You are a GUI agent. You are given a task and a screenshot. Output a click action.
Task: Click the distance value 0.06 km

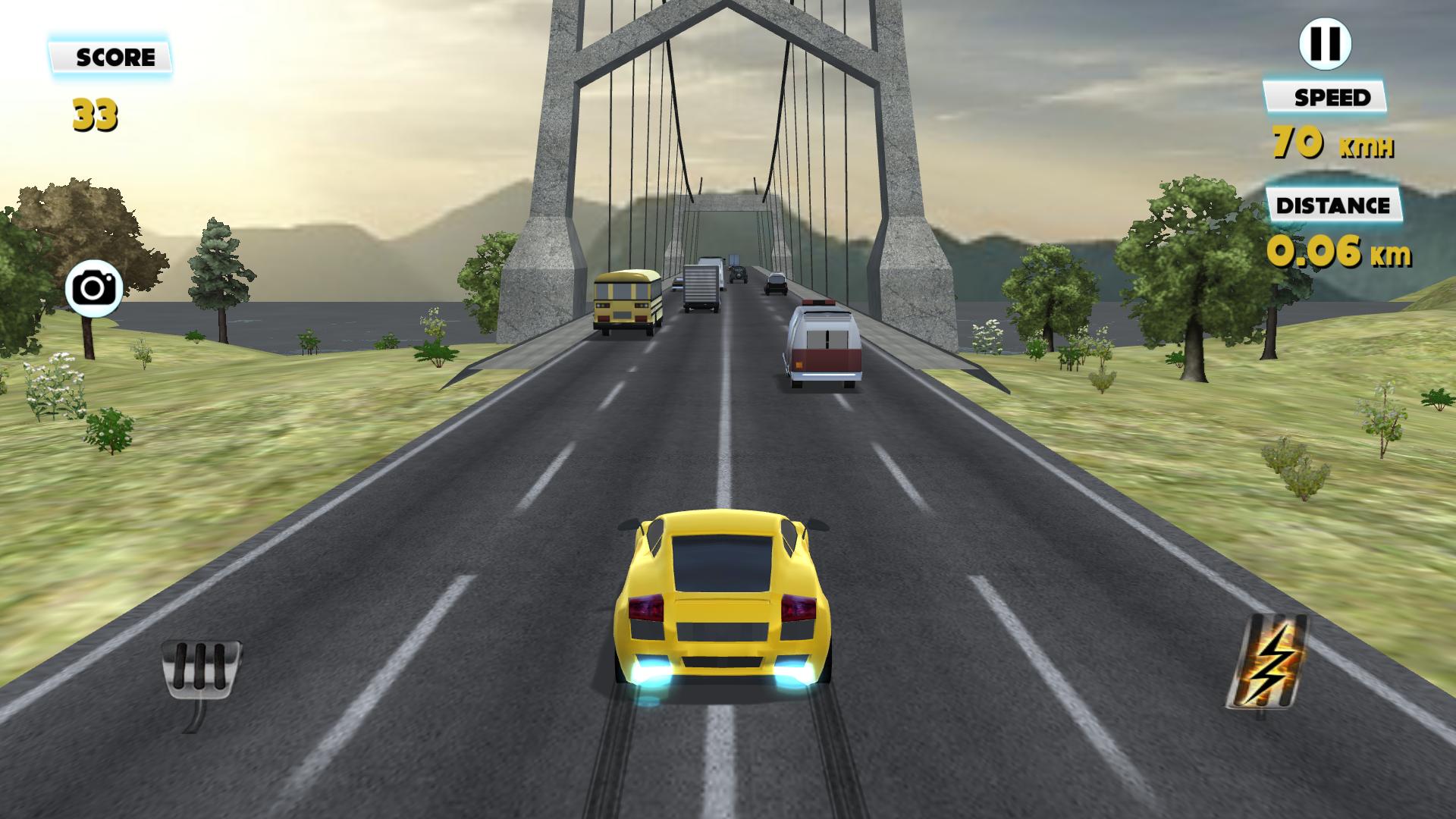1338,254
